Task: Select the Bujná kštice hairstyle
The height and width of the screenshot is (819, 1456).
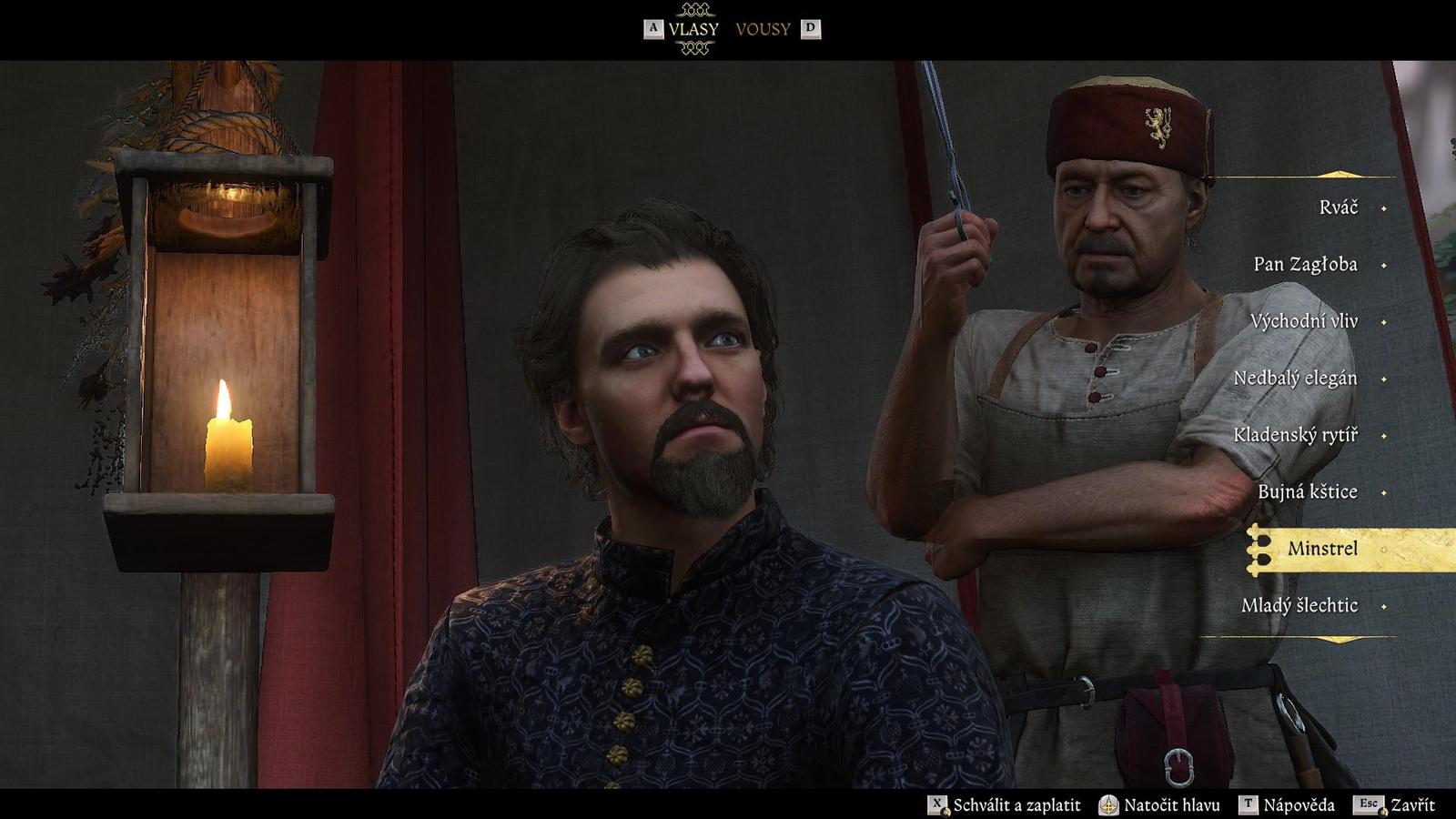Action: tap(1307, 492)
